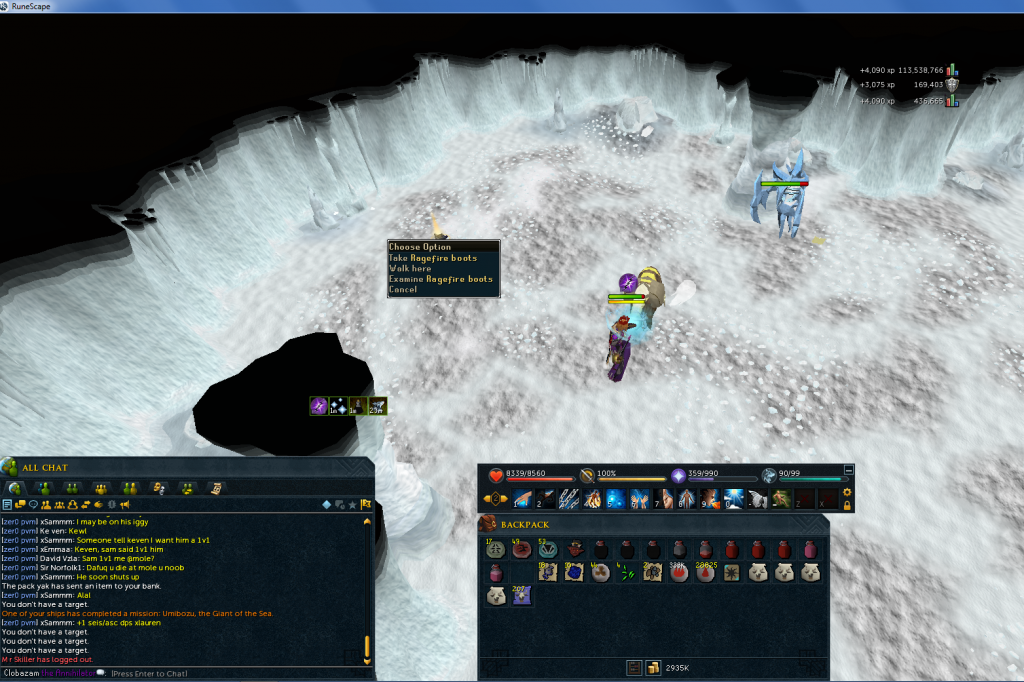Minimize the action bar with the minus button
Screen dimensions: 1024x682
[849, 469]
